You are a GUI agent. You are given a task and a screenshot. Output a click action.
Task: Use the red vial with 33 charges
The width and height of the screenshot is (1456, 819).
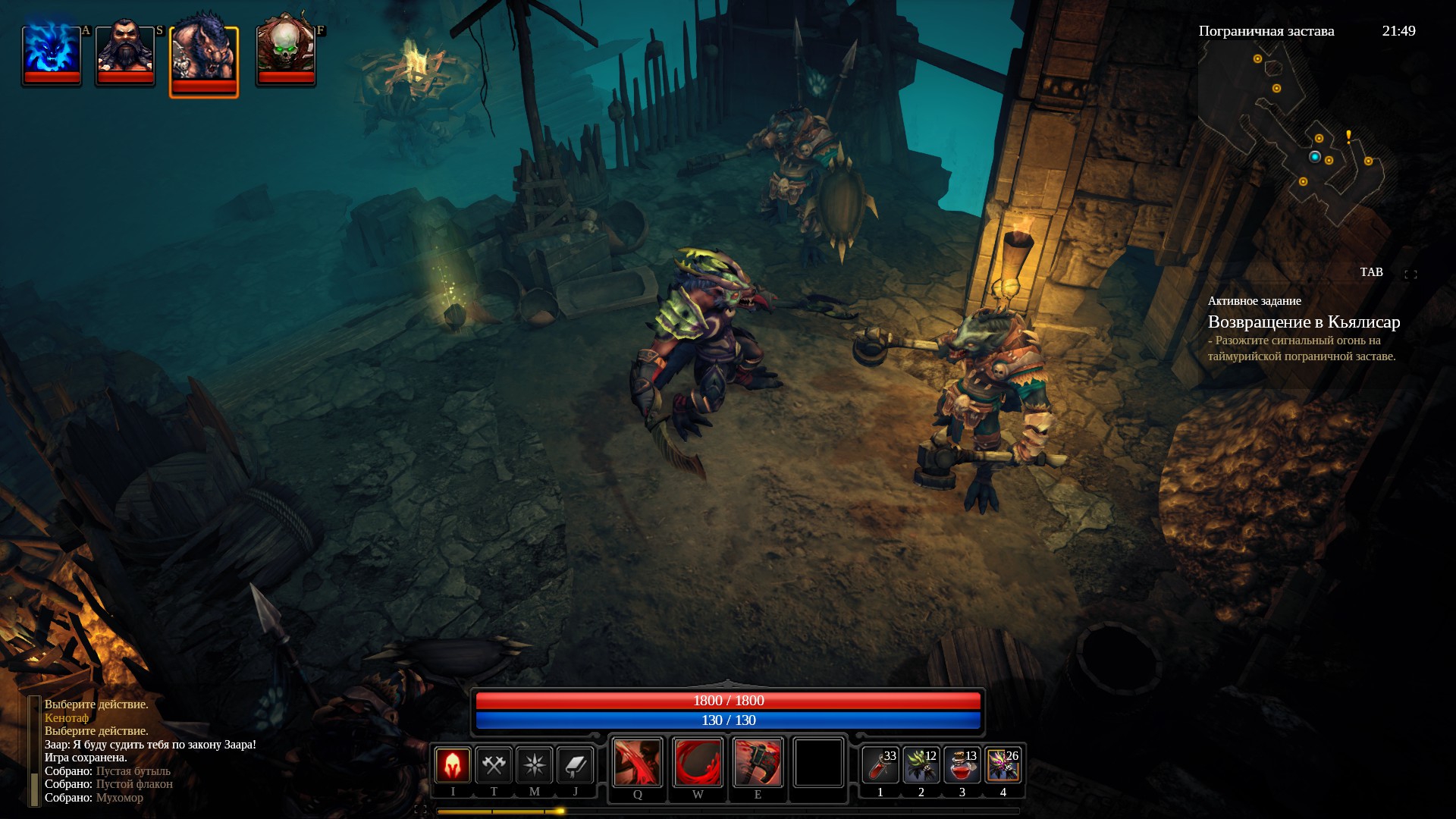[x=880, y=765]
